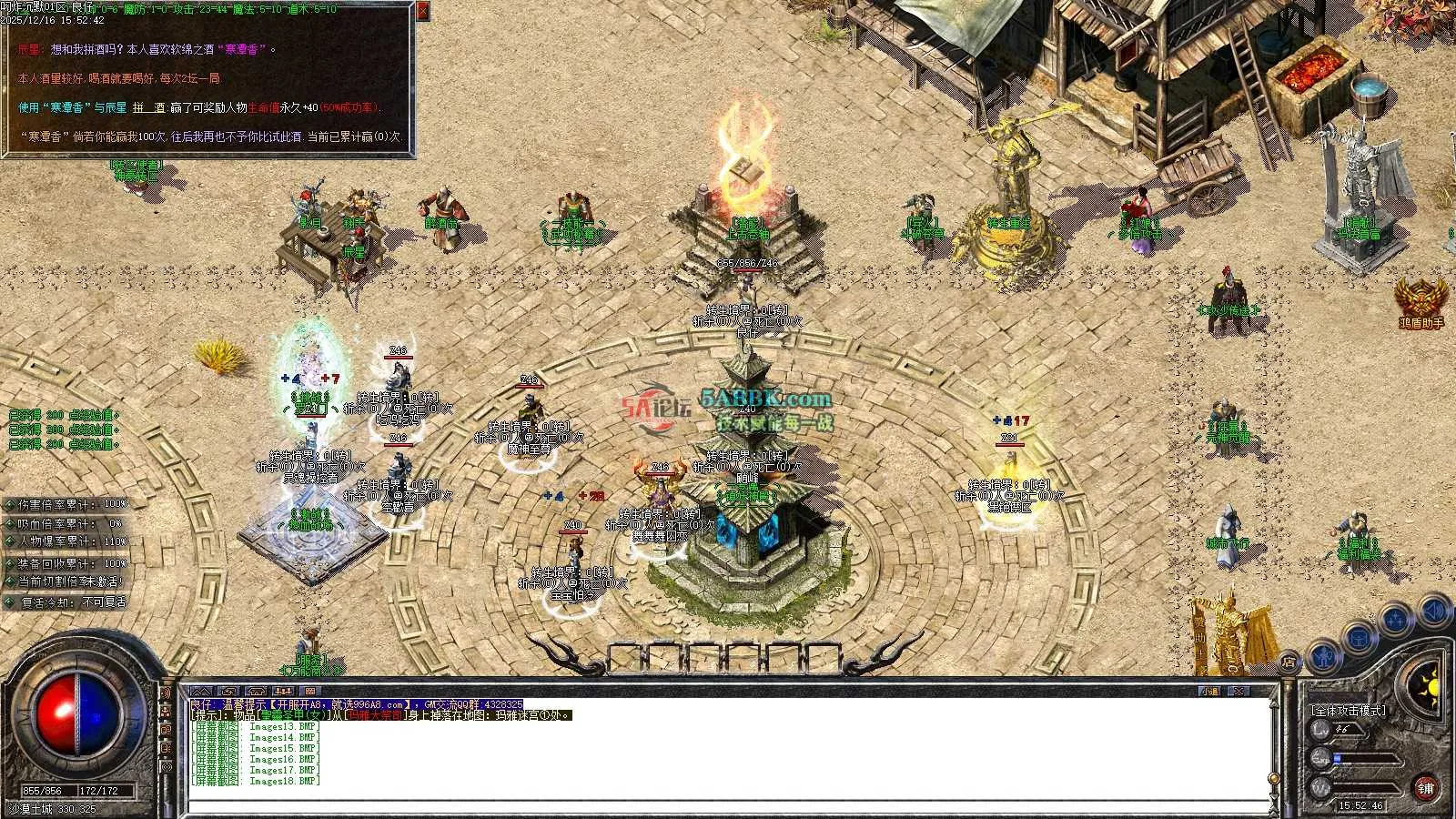Open the skills button with four stars
This screenshot has width=1456, height=819.
coord(1396,620)
